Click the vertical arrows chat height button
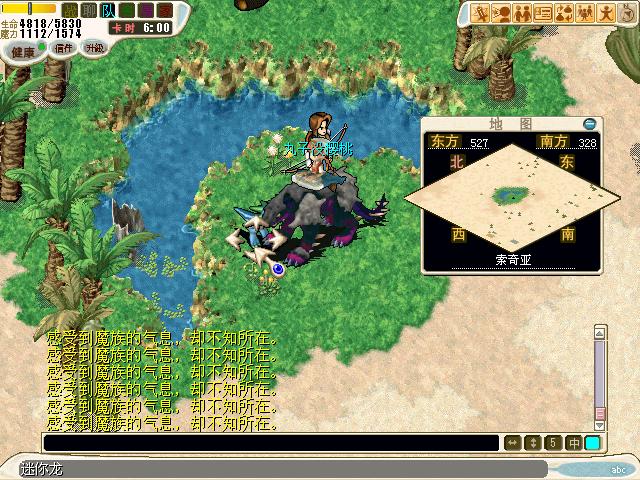 click(x=533, y=442)
